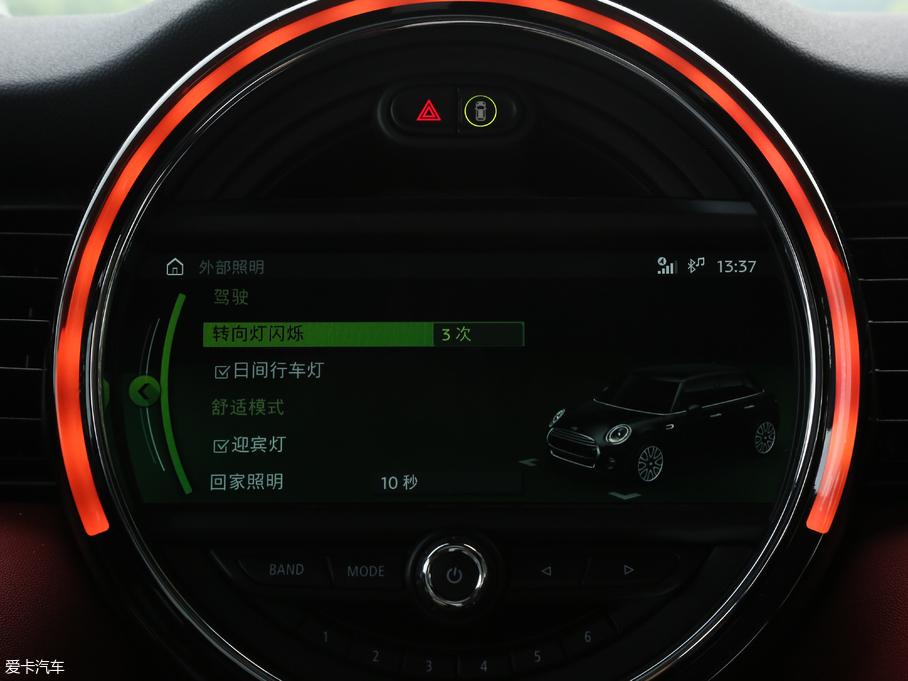908x681 pixels.
Task: Skip back with the left arrow button
Action: pyautogui.click(x=546, y=571)
